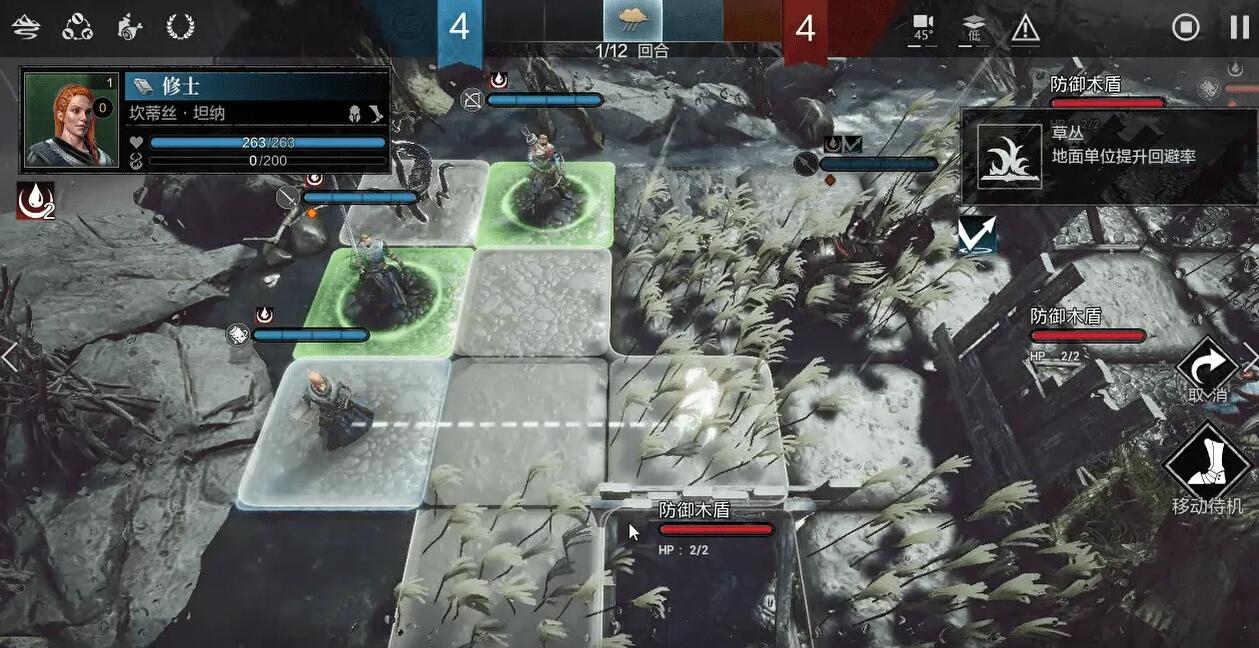Image resolution: width=1259 pixels, height=648 pixels.
Task: Click the left edge arrow
Action: (x=9, y=356)
